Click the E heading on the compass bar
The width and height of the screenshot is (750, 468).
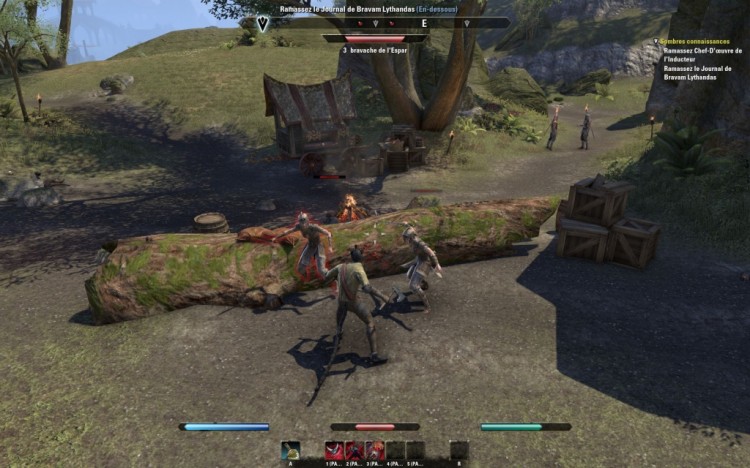pyautogui.click(x=424, y=22)
